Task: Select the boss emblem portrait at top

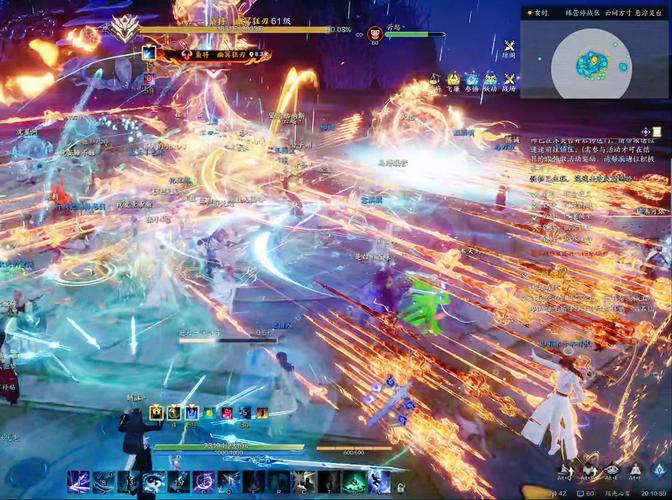Action: pyautogui.click(x=125, y=27)
